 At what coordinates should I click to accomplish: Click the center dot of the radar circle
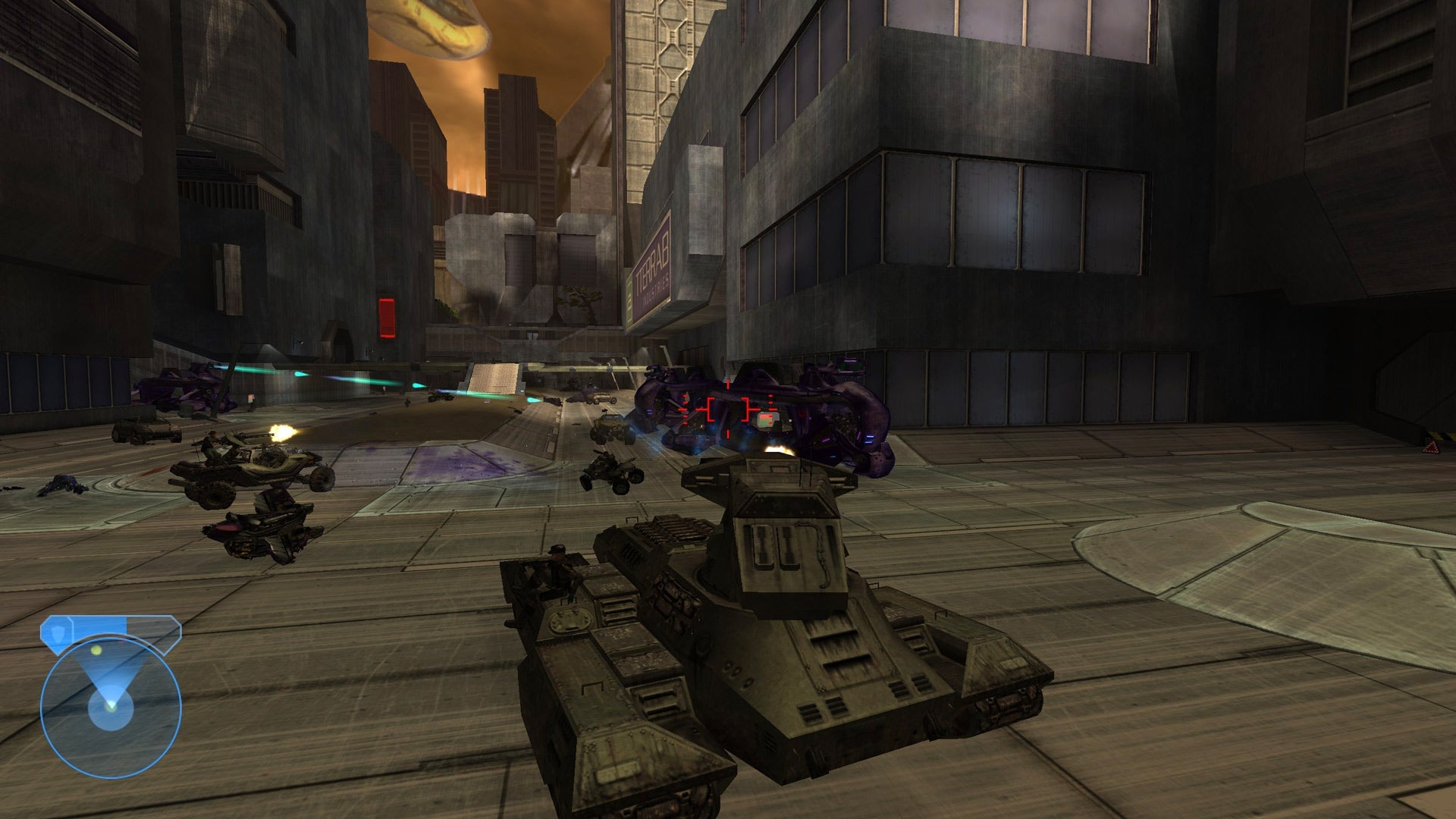pos(111,707)
